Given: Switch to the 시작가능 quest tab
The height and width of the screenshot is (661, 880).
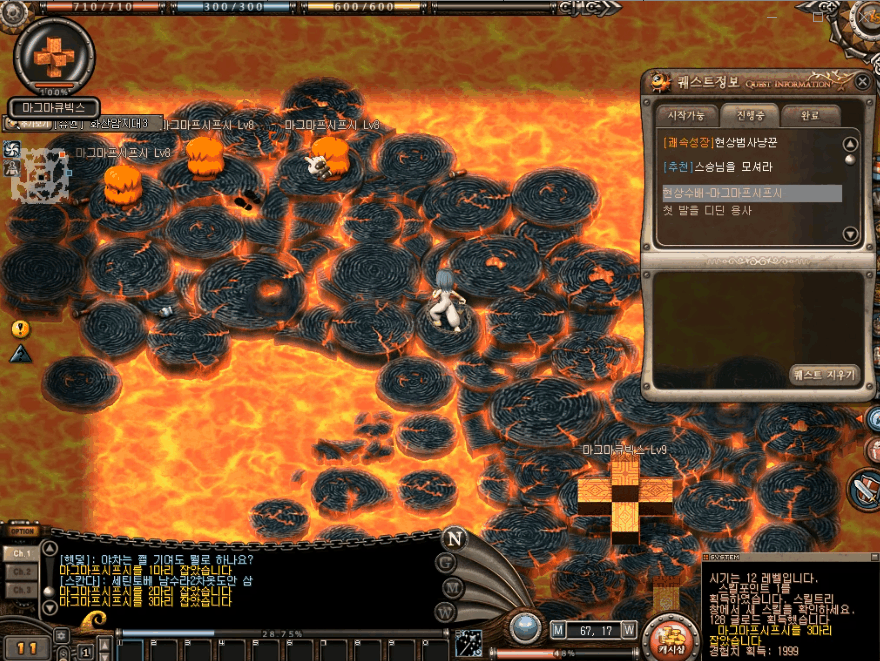Looking at the screenshot, I should (x=685, y=114).
